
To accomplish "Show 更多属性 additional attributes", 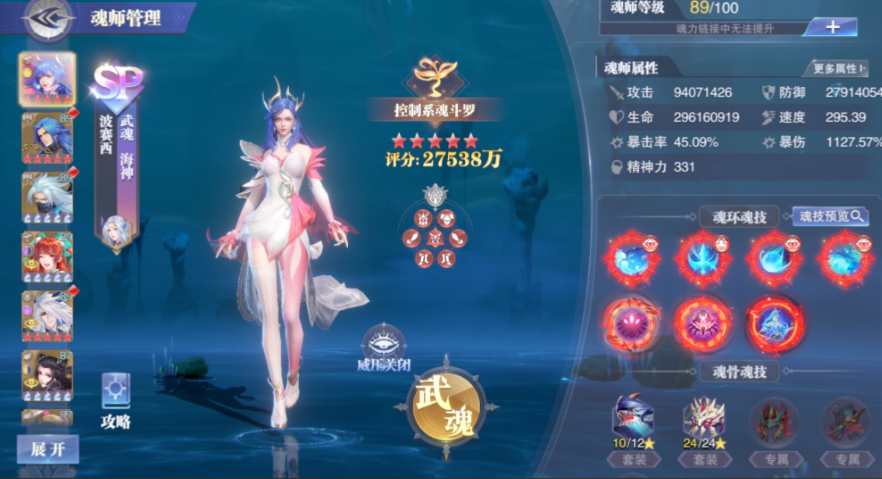I will 839,68.
